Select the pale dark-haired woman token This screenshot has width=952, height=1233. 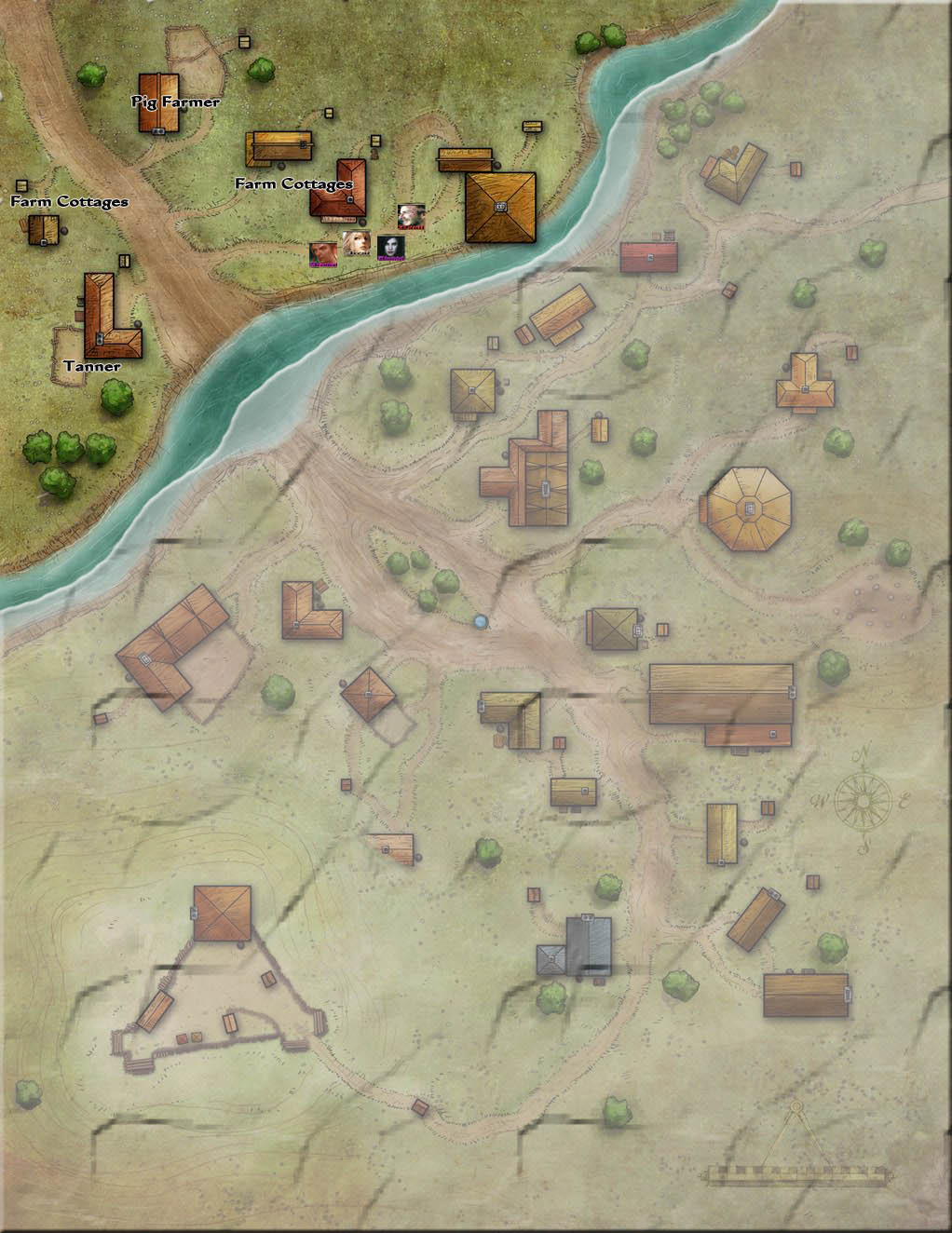point(390,247)
